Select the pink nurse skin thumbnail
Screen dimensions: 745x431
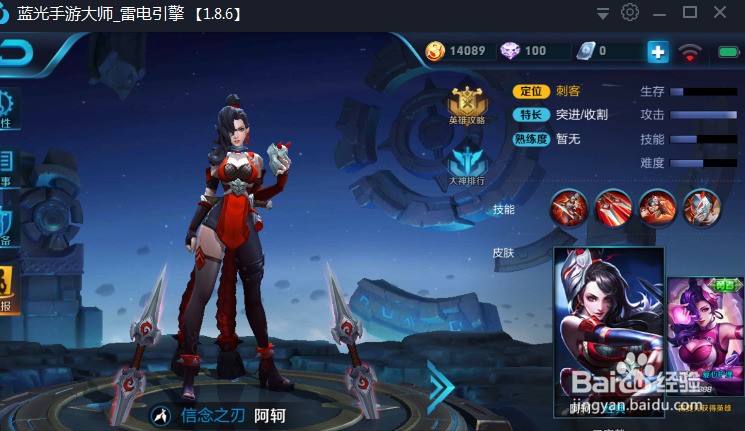pyautogui.click(x=705, y=342)
